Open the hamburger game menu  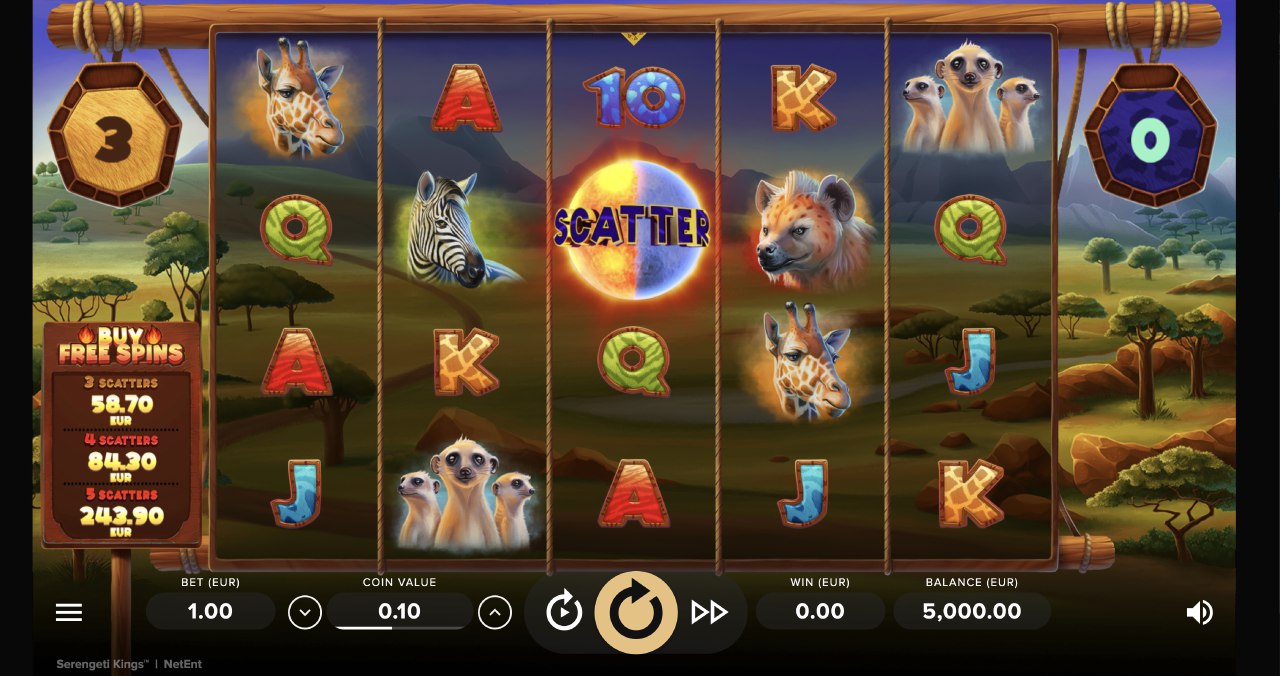pyautogui.click(x=69, y=612)
